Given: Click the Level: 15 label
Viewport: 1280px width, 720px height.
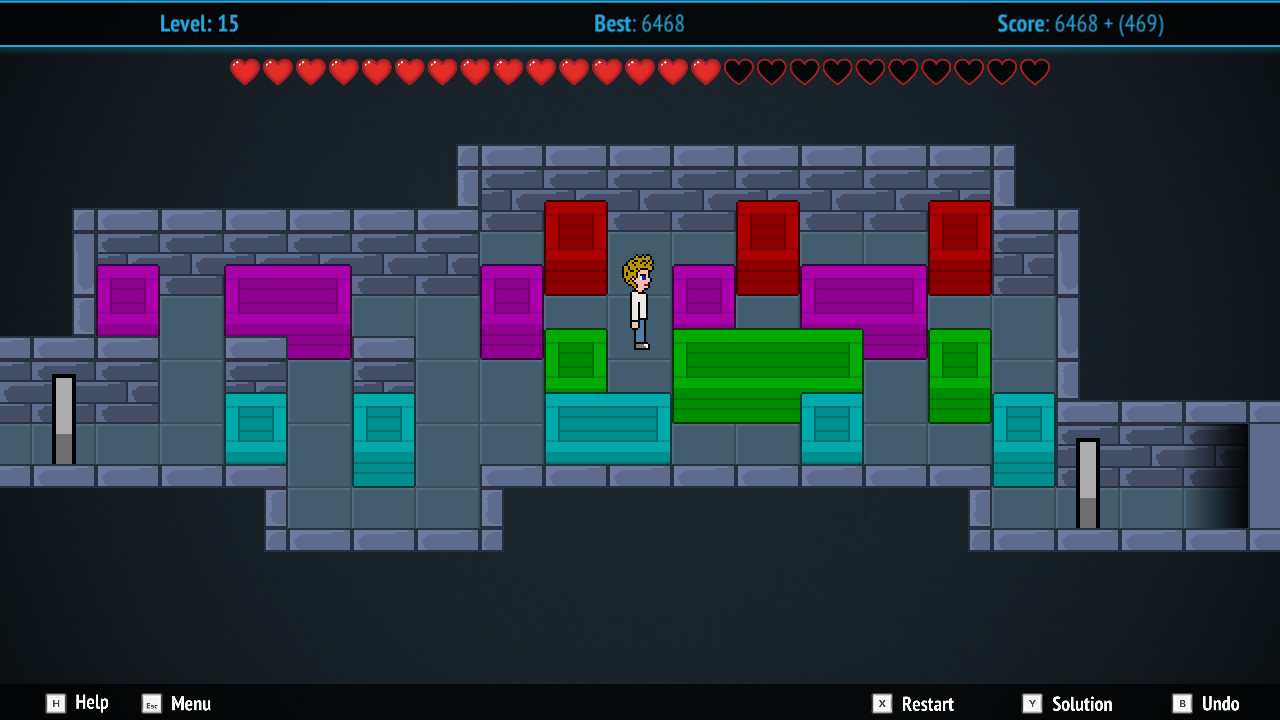Looking at the screenshot, I should [x=199, y=24].
